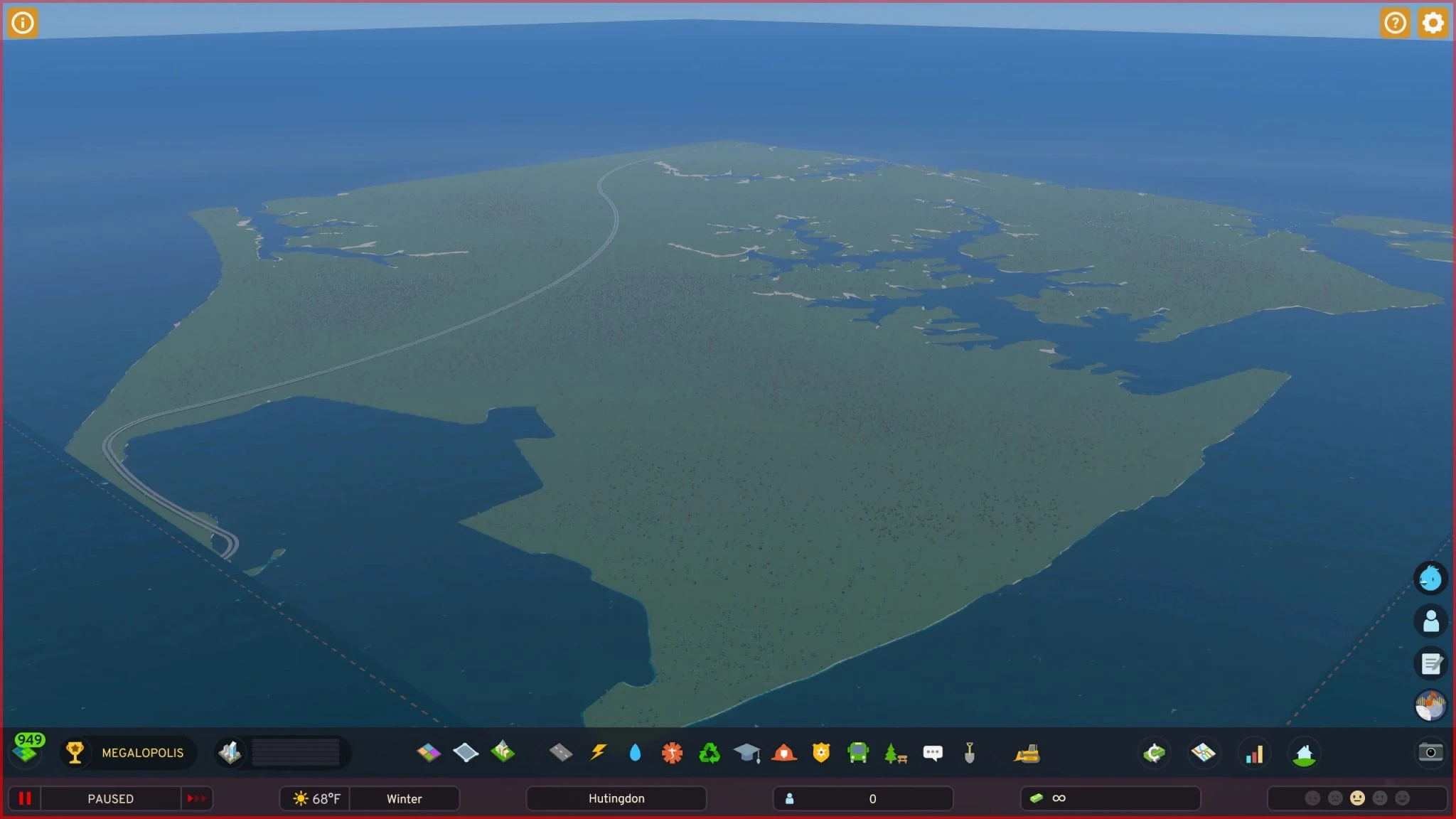This screenshot has height=819, width=1456.
Task: Expand the Winter season weather panel
Action: tap(404, 798)
